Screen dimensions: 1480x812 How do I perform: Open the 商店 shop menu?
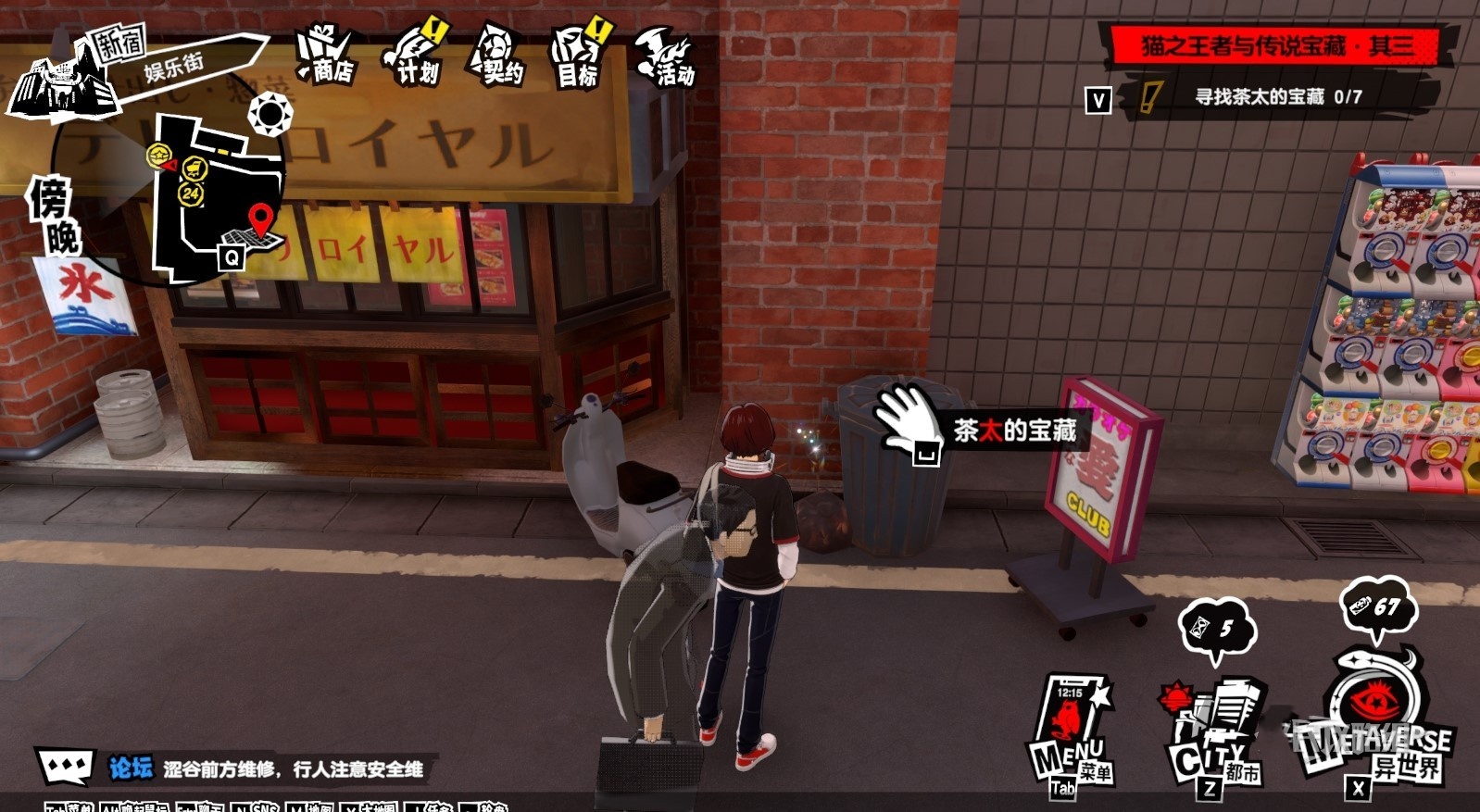coord(327,56)
